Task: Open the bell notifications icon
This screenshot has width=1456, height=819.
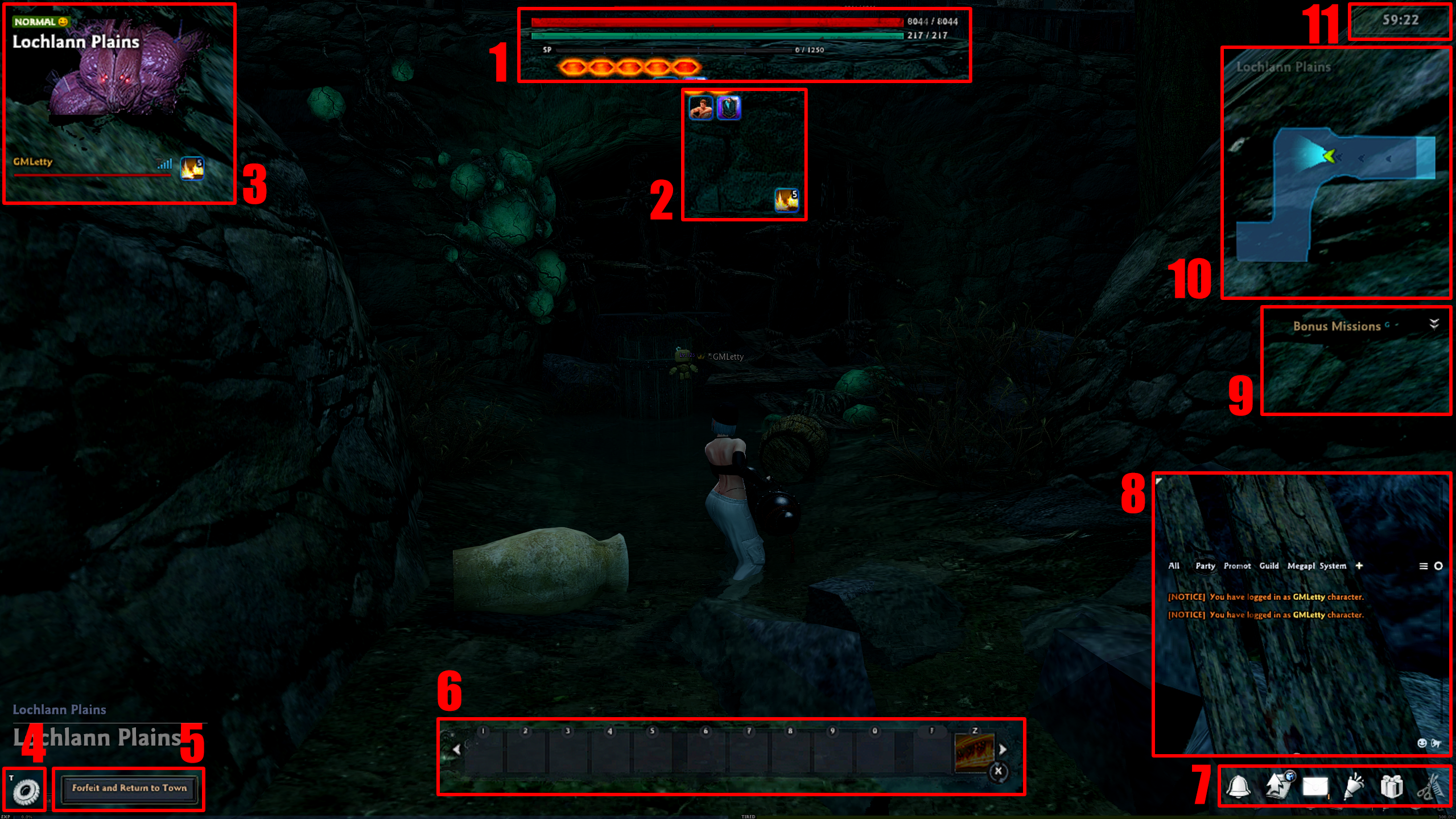Action: tap(1238, 787)
